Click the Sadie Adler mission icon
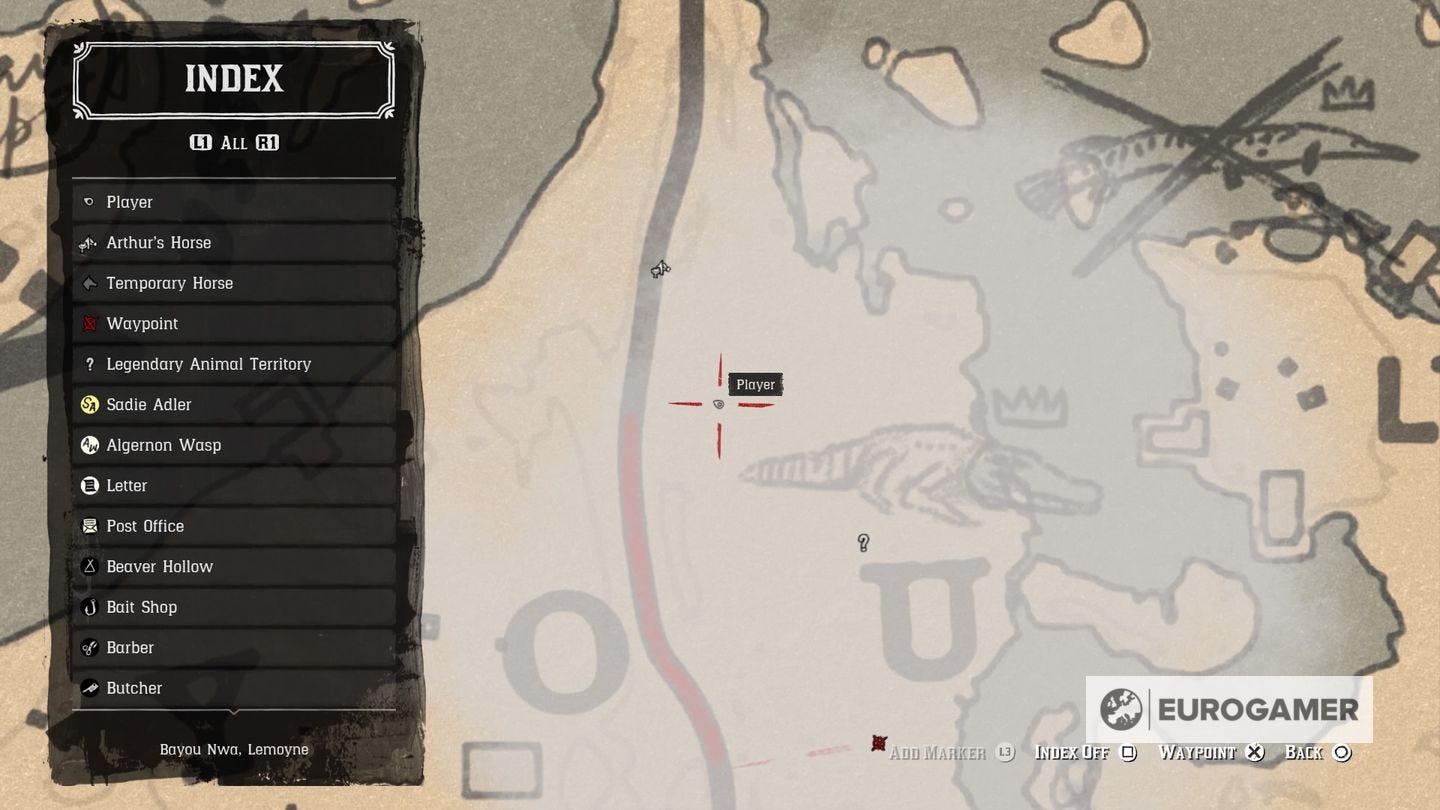The image size is (1440, 810). 90,404
